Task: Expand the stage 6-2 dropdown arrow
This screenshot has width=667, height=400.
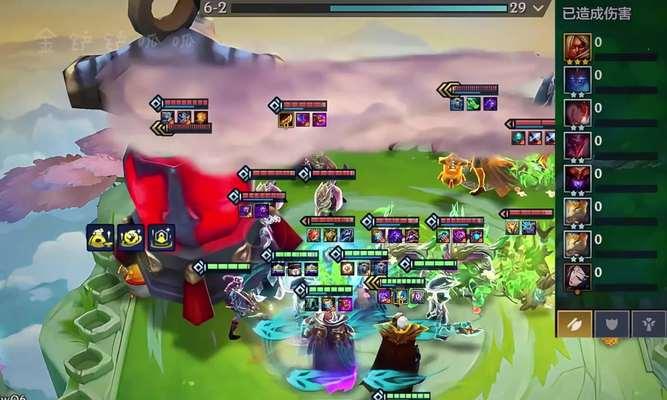Action: click(539, 8)
